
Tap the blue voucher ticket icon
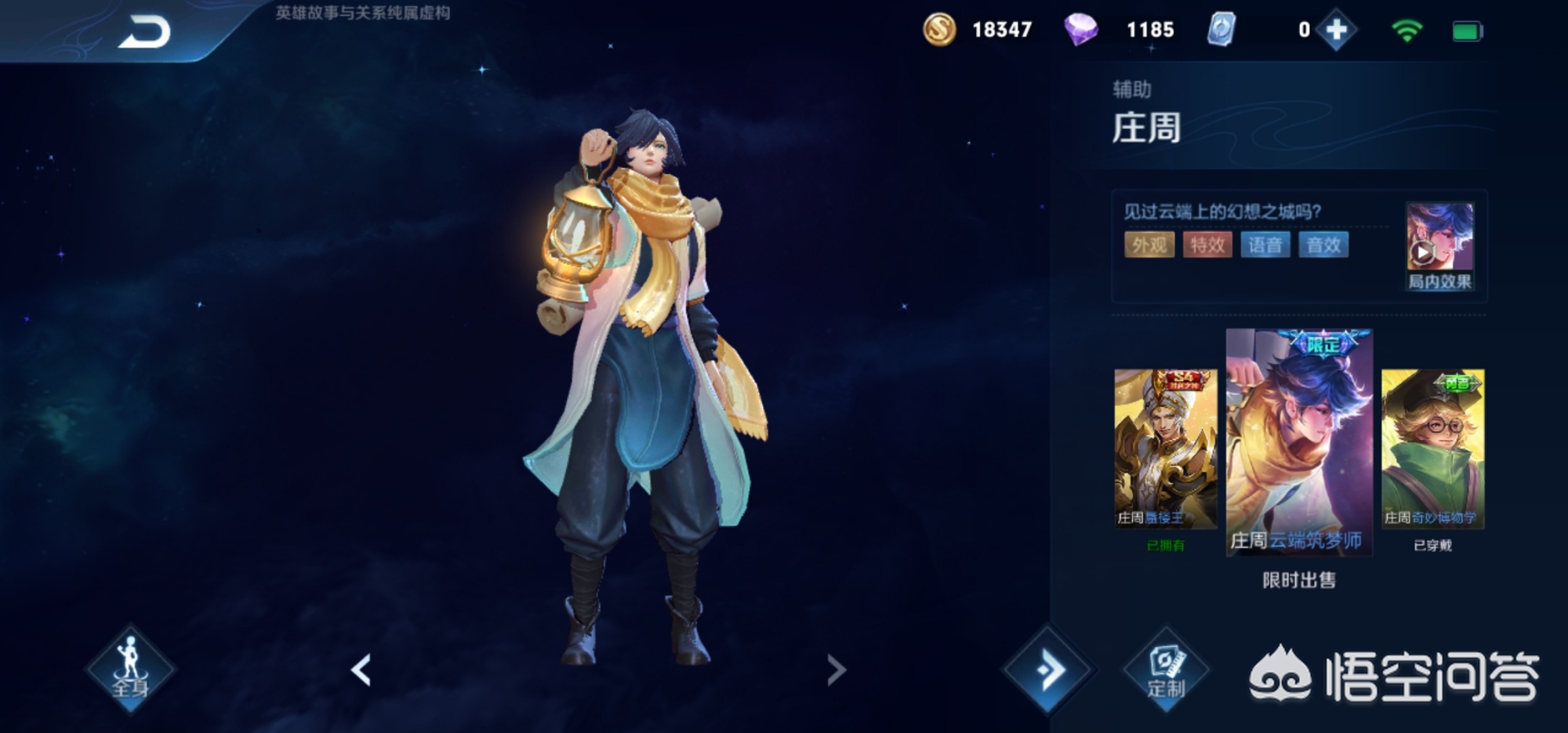click(1221, 31)
